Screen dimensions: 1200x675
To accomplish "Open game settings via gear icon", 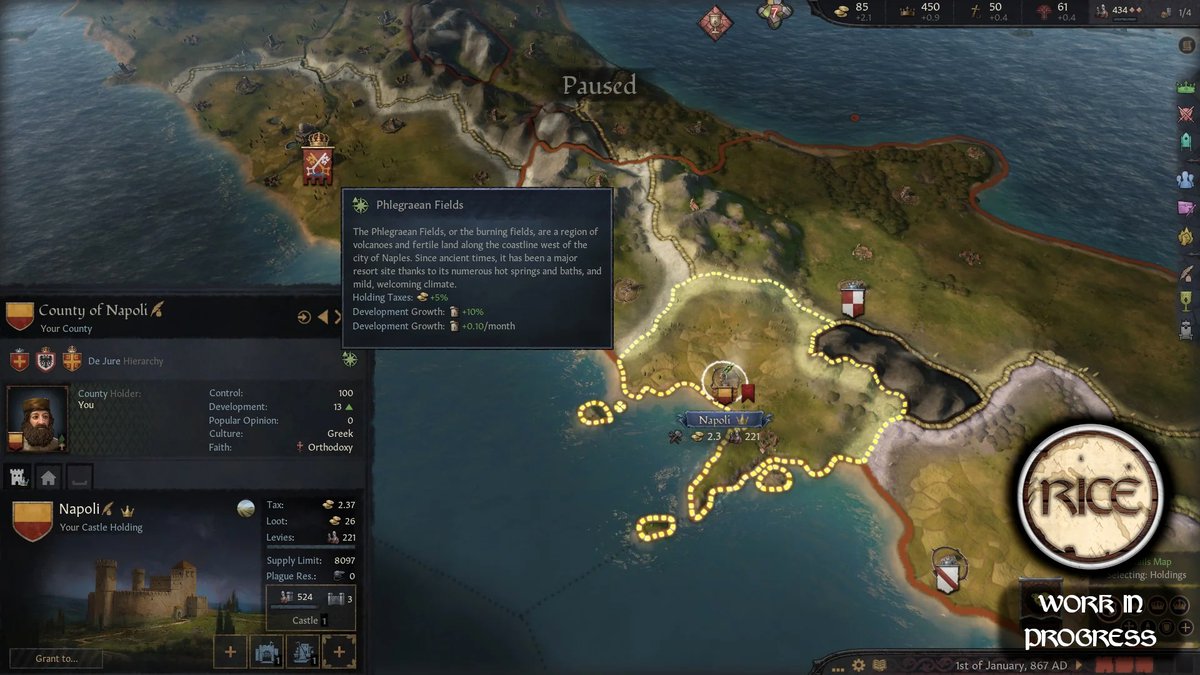I will (859, 665).
